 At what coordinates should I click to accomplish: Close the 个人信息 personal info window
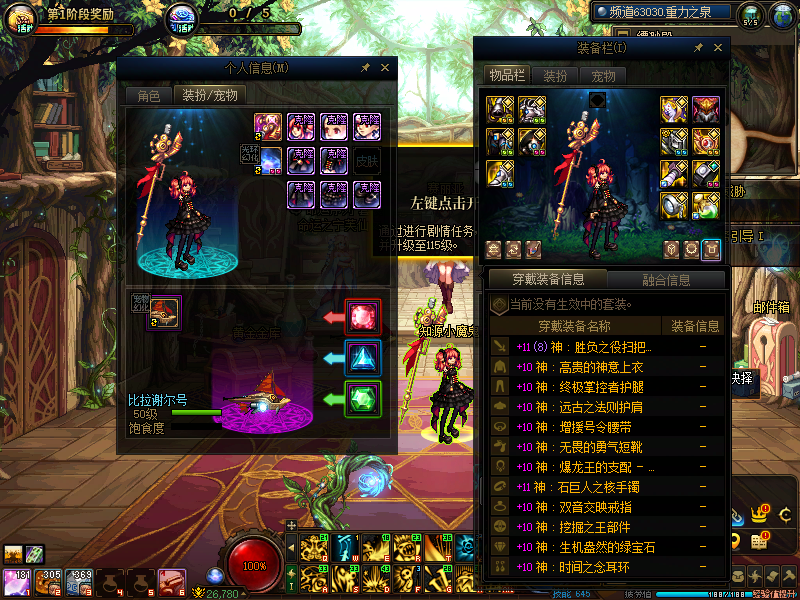point(385,68)
